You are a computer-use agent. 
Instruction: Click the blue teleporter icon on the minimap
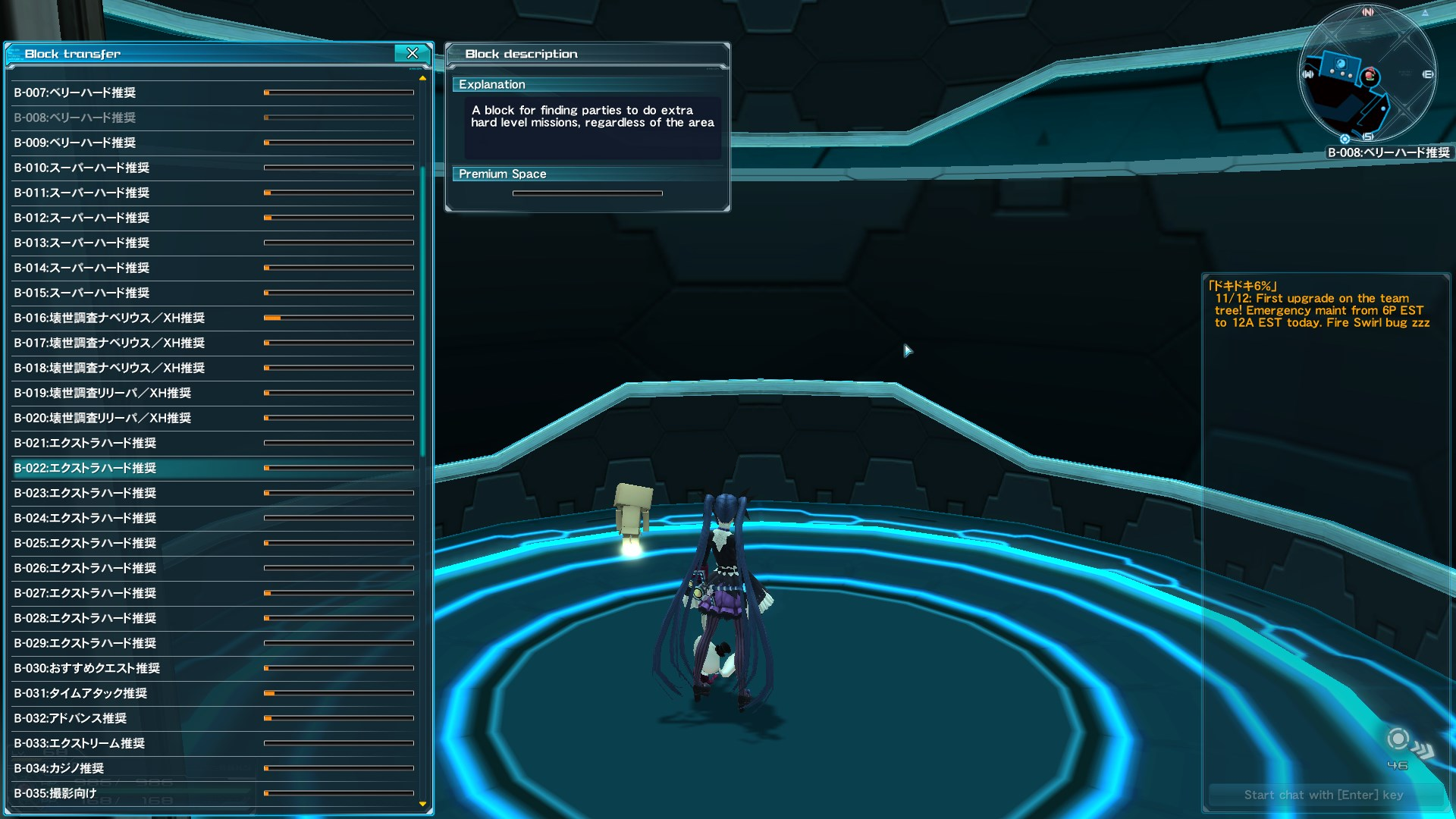[x=1341, y=64]
